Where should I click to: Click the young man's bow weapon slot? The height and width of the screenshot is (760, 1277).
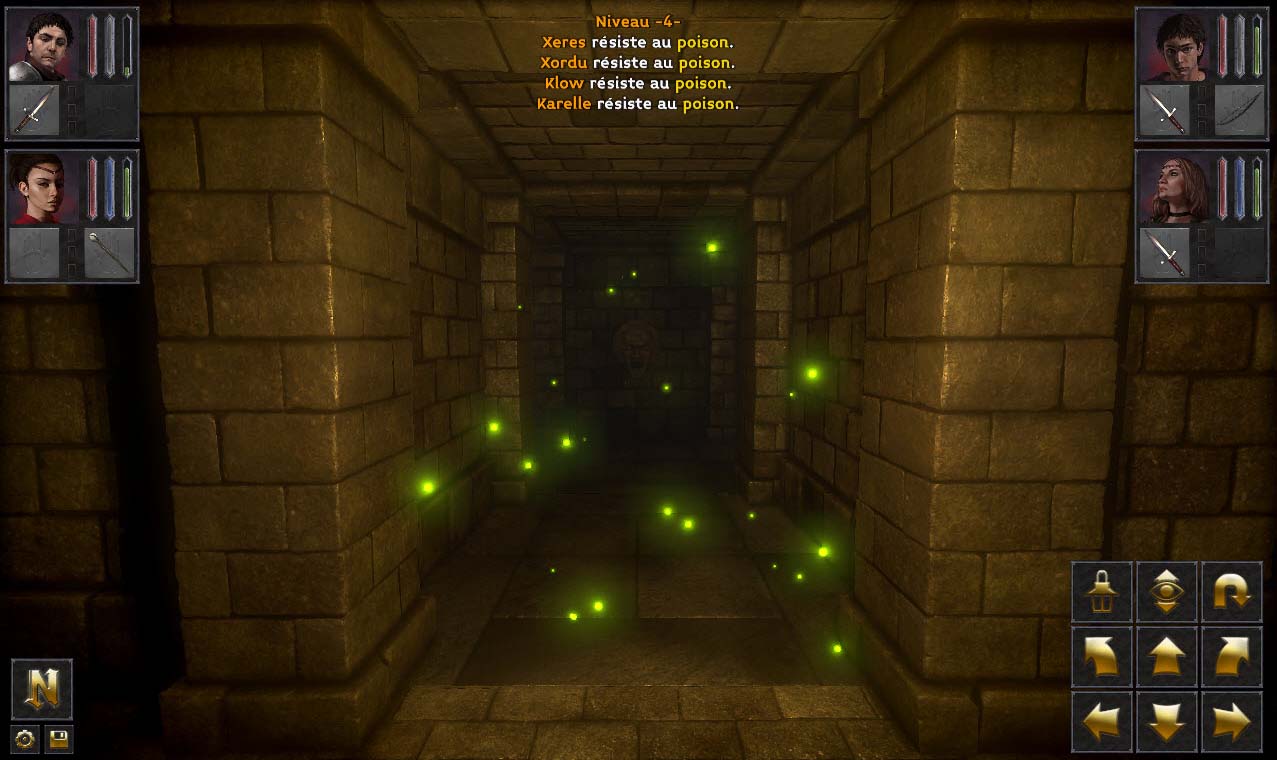coord(1239,110)
